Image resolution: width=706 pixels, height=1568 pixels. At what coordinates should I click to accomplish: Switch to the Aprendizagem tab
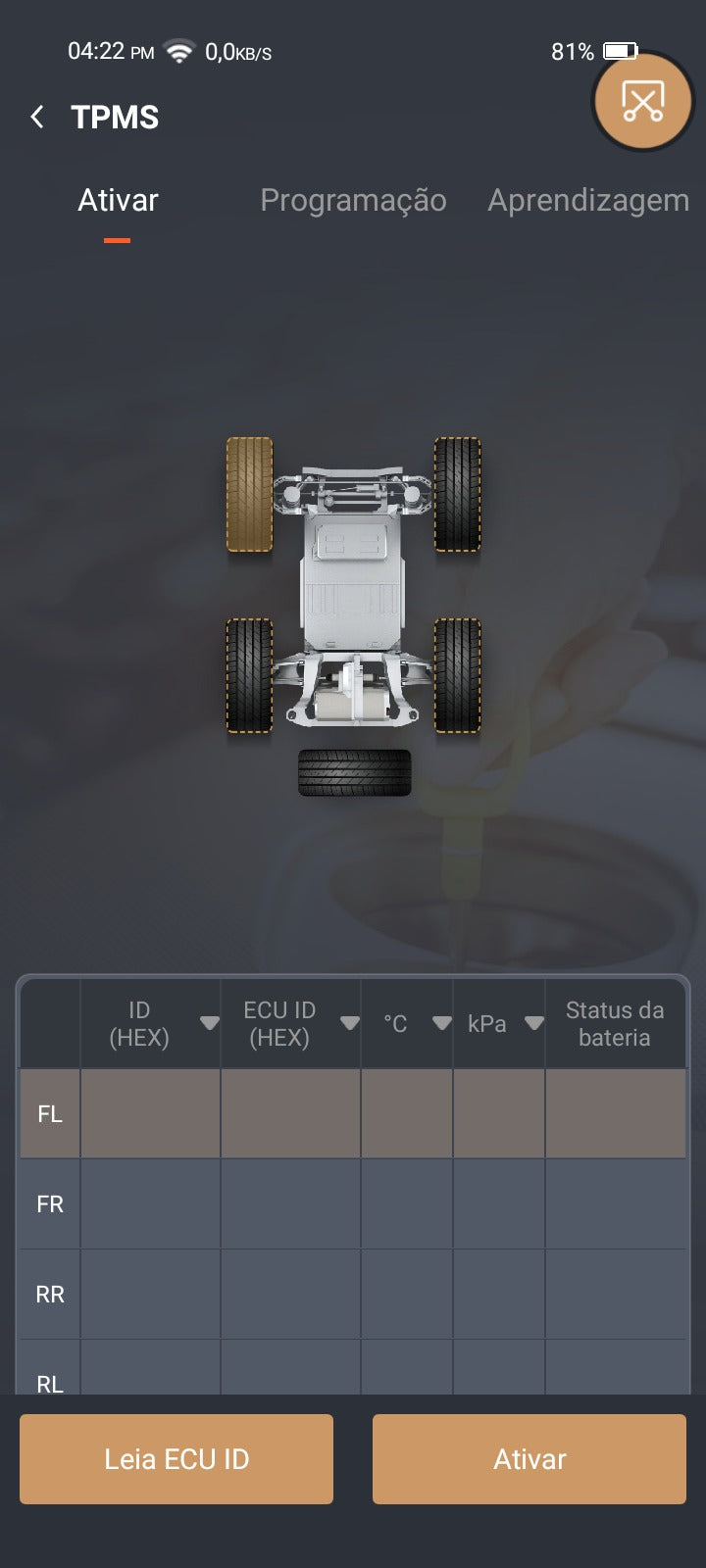[588, 201]
